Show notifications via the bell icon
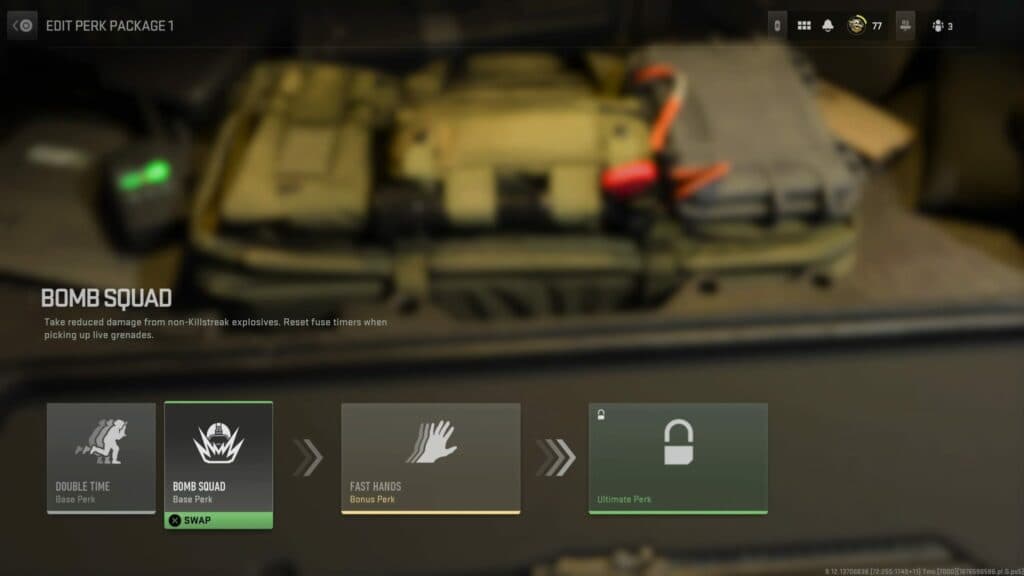This screenshot has width=1024, height=576. 828,26
